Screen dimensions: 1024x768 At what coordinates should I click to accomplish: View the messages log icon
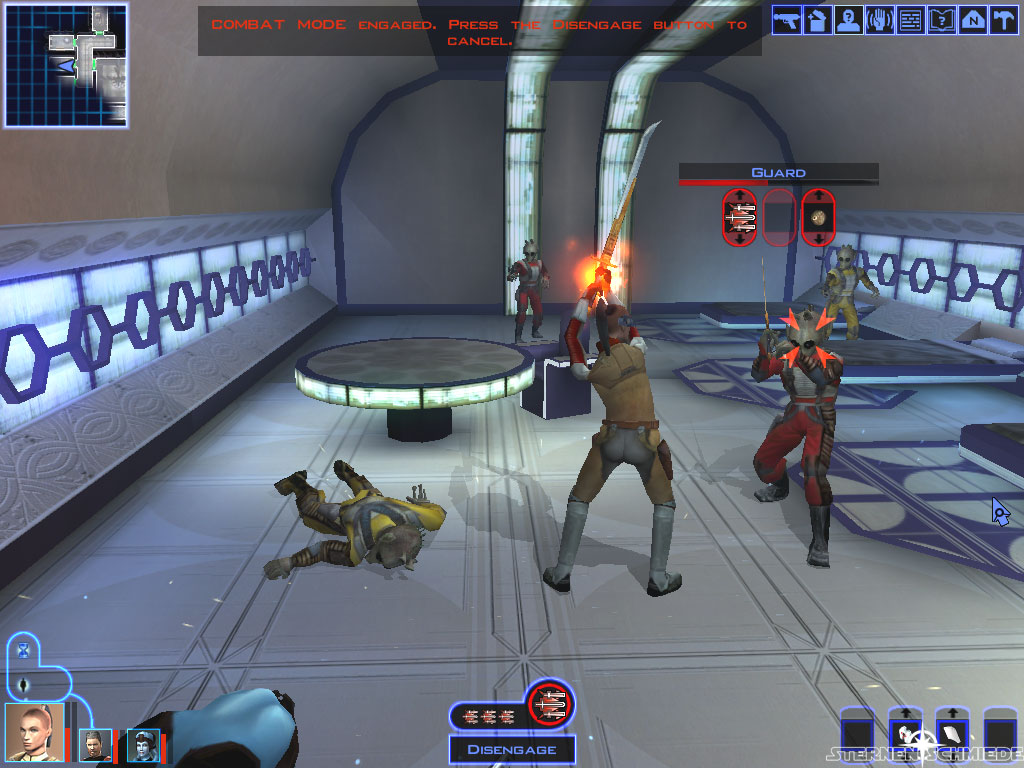tap(910, 20)
